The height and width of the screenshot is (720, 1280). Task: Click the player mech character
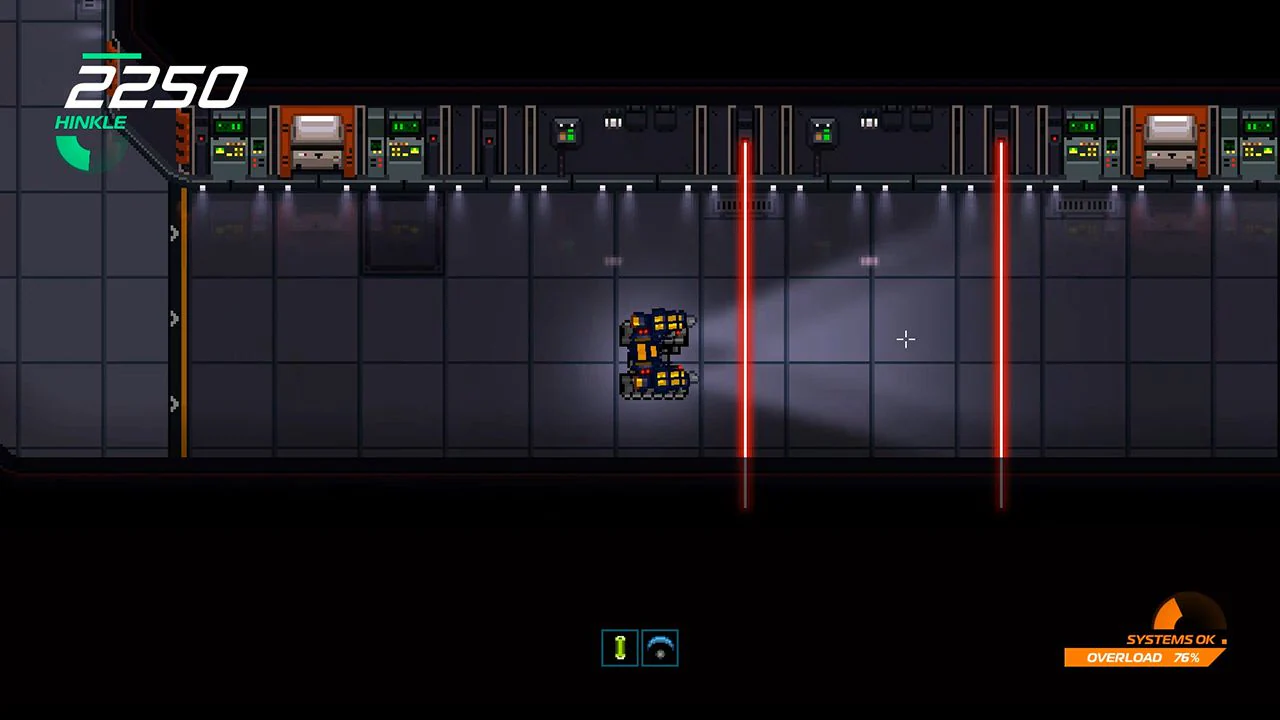click(655, 355)
